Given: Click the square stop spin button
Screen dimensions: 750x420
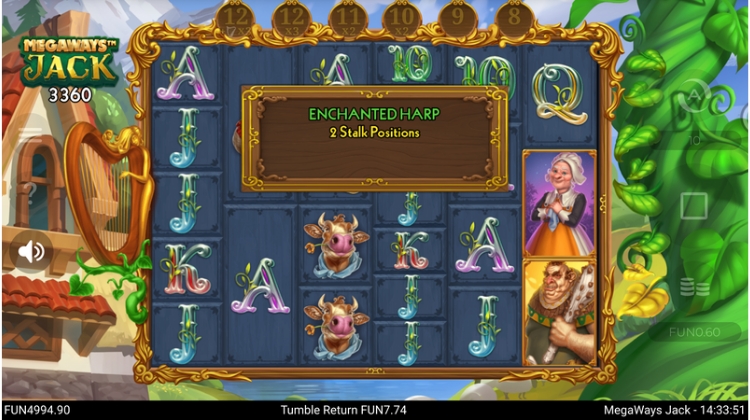Looking at the screenshot, I should pos(693,206).
